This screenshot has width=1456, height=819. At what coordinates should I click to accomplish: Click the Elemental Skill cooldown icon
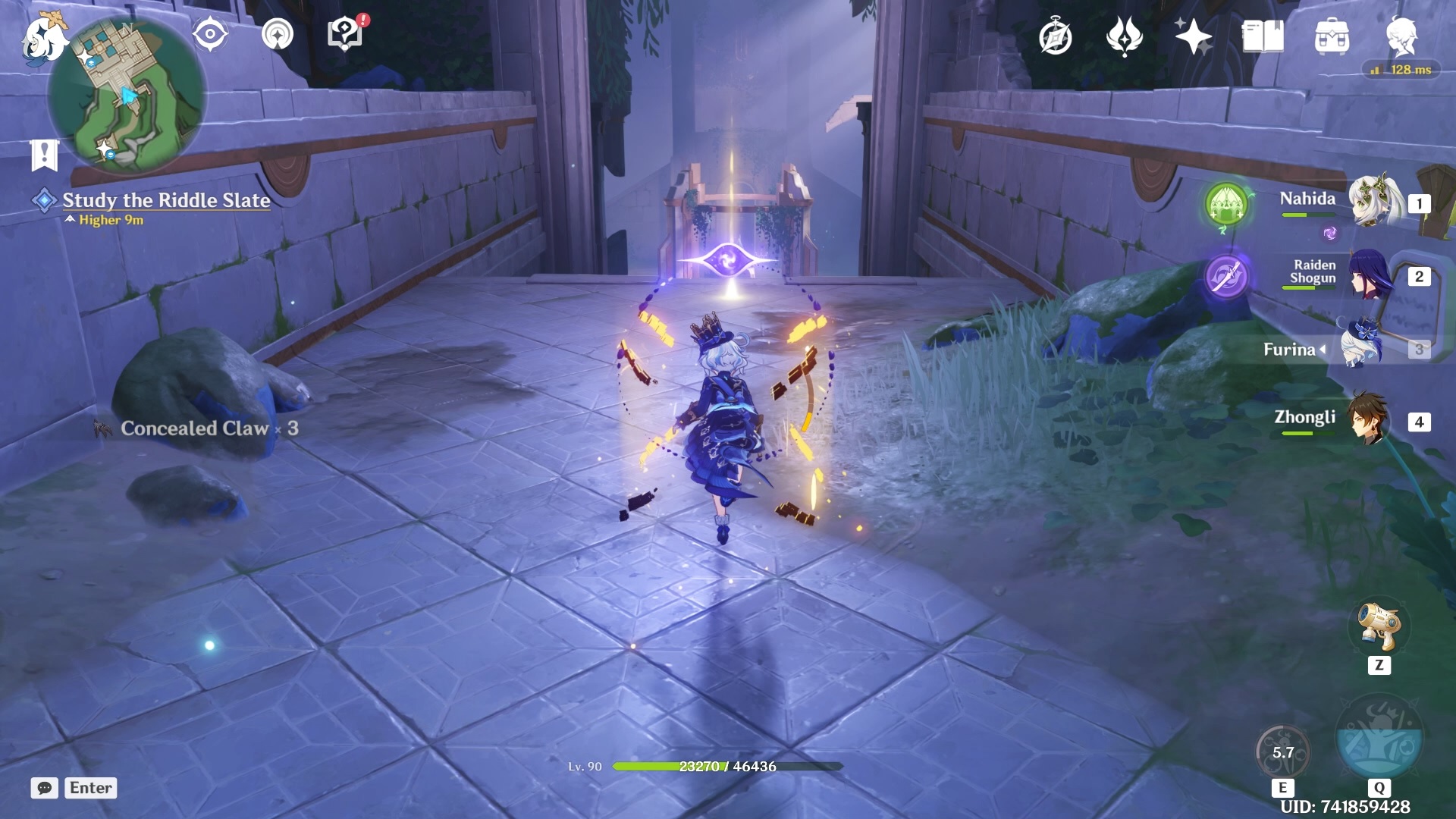tap(1282, 752)
